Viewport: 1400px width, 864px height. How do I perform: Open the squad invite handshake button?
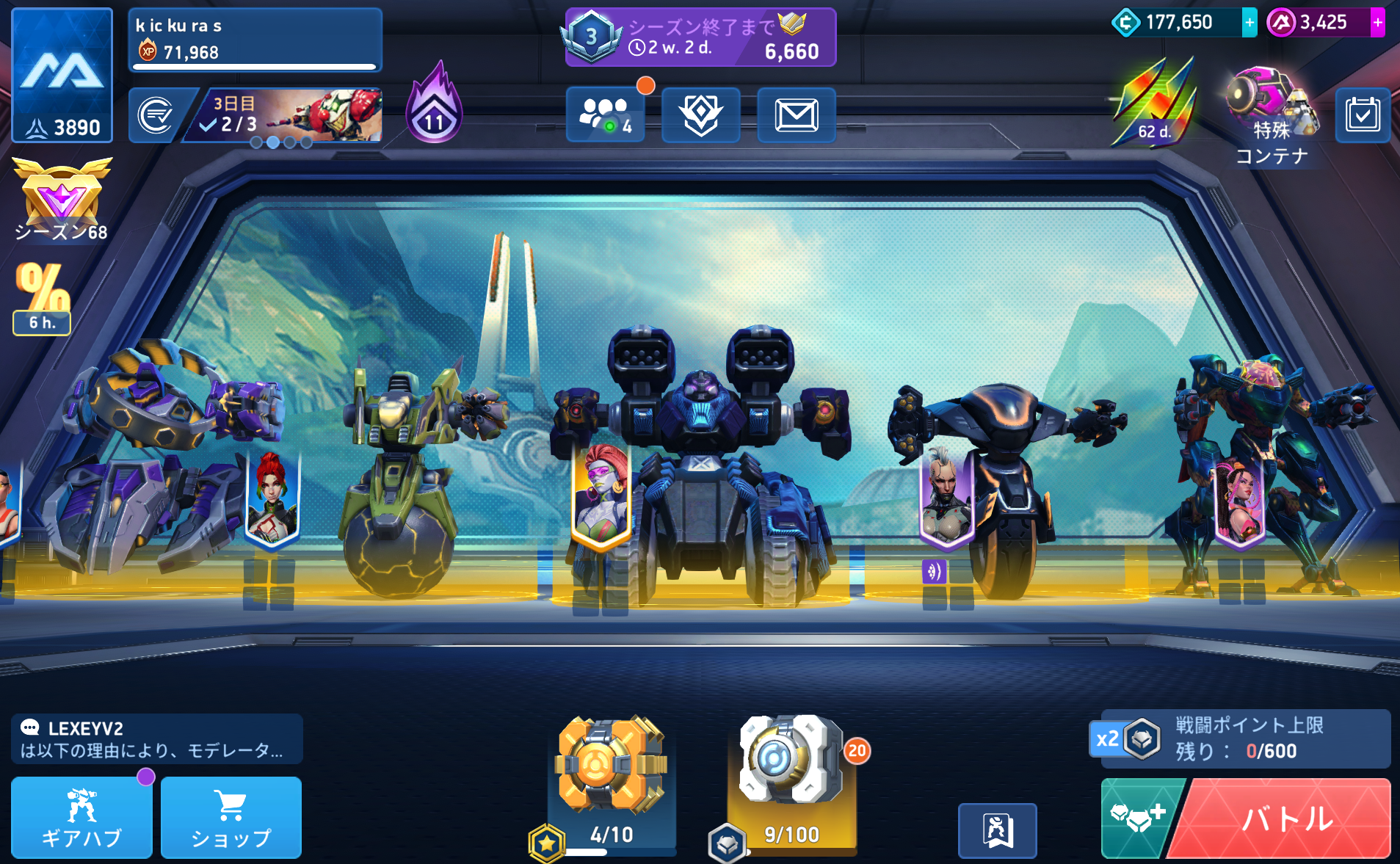coord(1138,818)
